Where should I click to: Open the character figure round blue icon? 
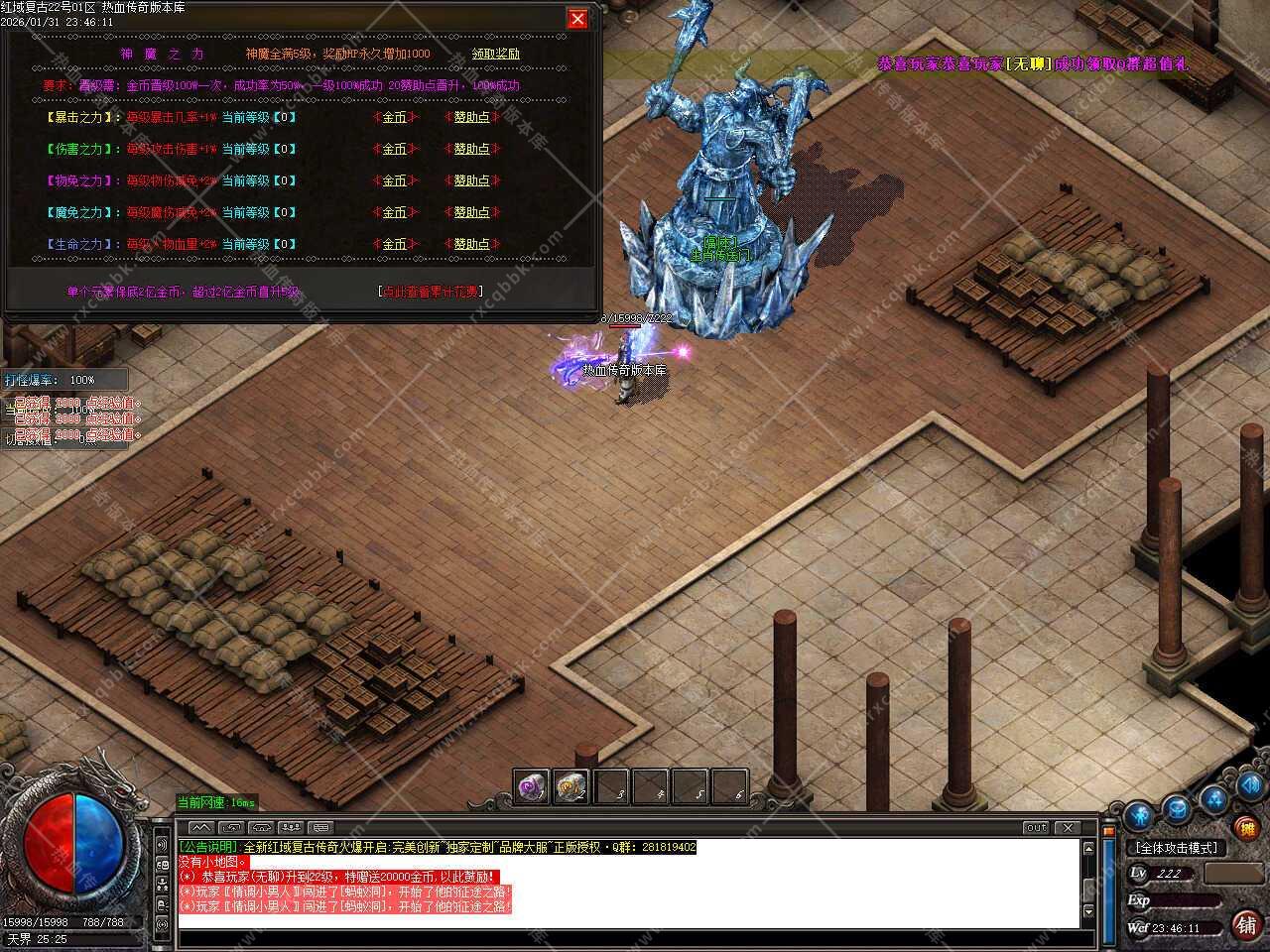click(1138, 816)
